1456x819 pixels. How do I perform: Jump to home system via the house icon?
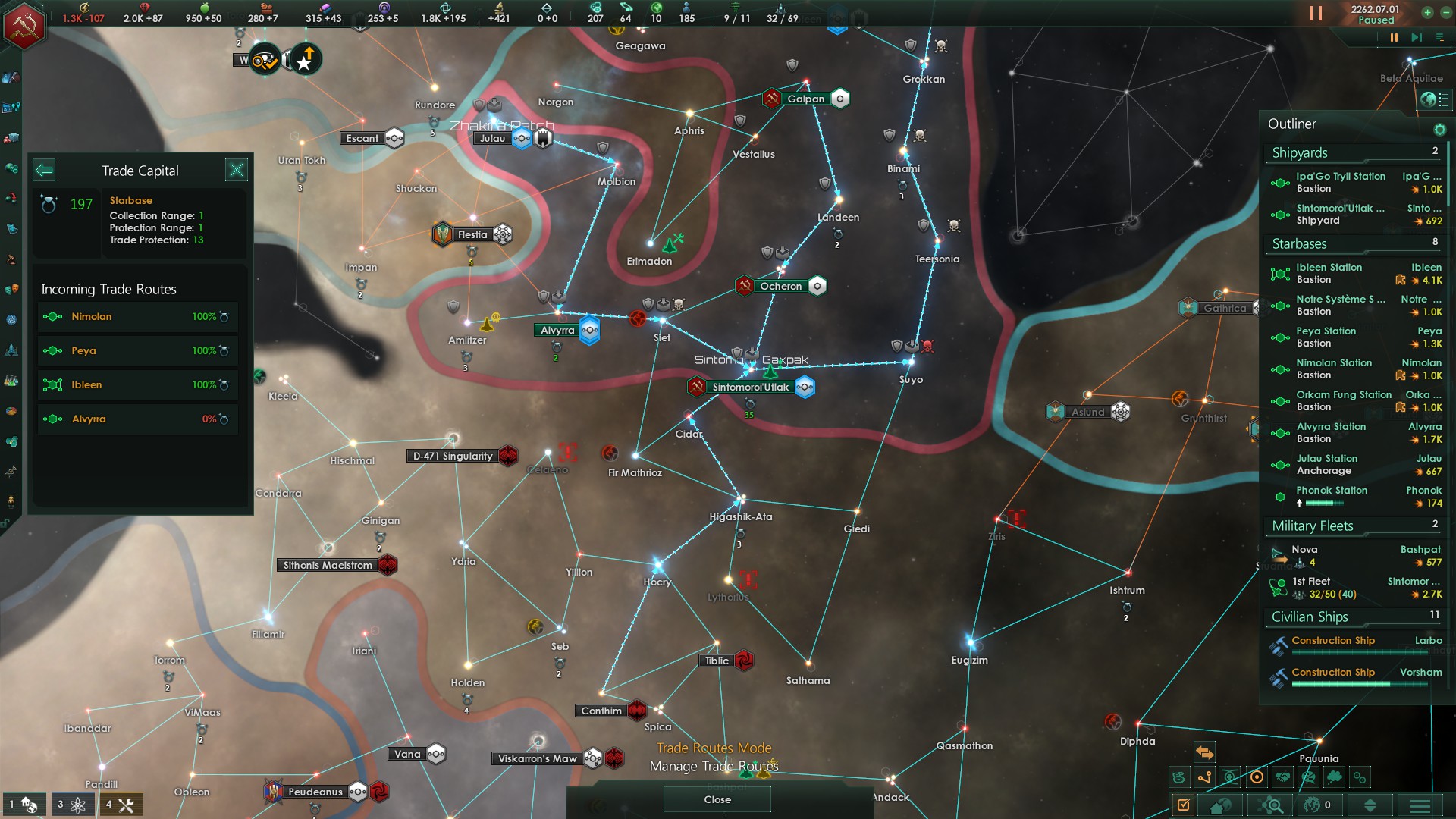click(x=1220, y=805)
